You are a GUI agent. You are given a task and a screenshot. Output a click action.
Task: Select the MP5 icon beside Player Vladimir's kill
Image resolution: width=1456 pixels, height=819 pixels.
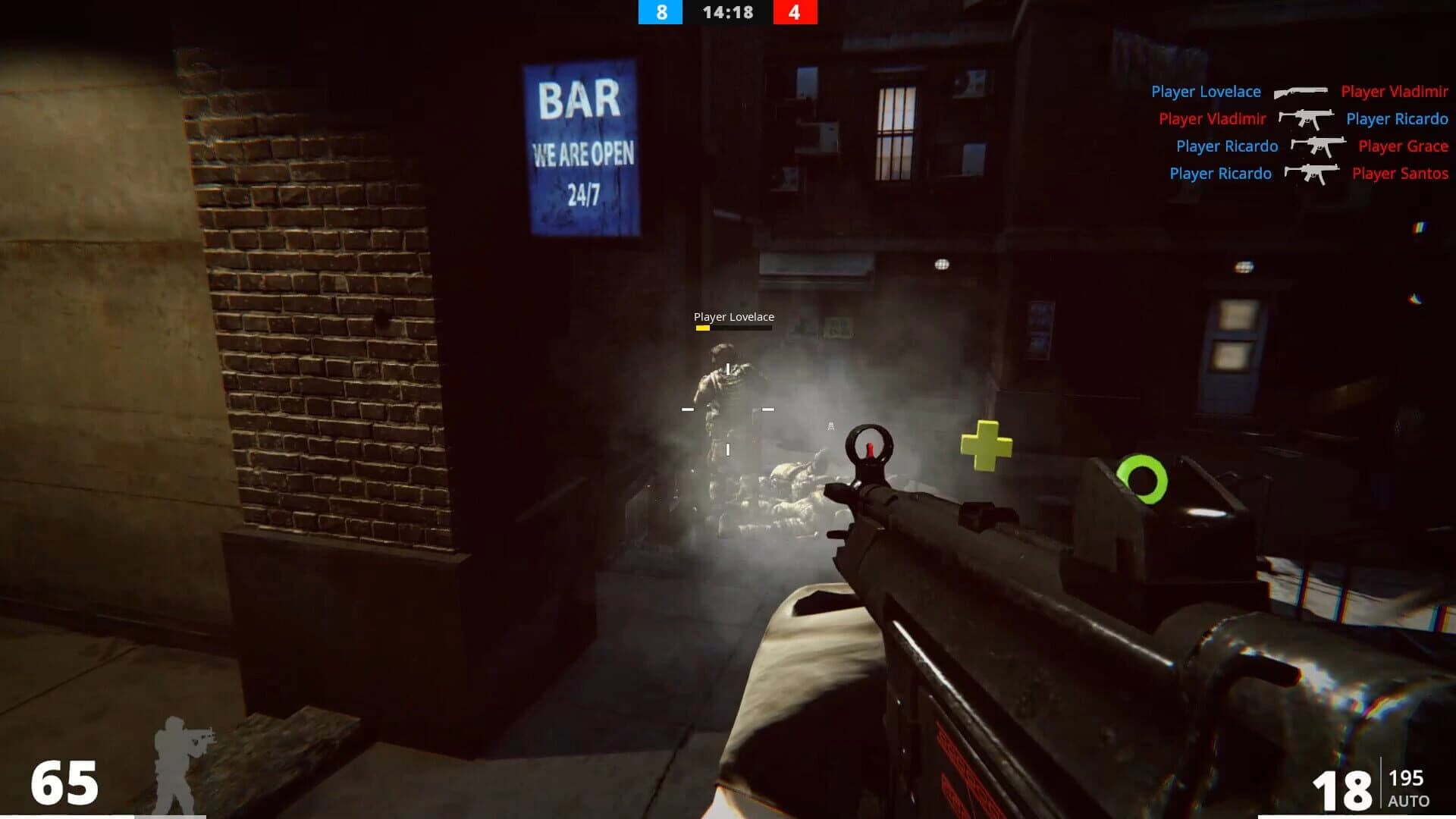click(x=1306, y=119)
